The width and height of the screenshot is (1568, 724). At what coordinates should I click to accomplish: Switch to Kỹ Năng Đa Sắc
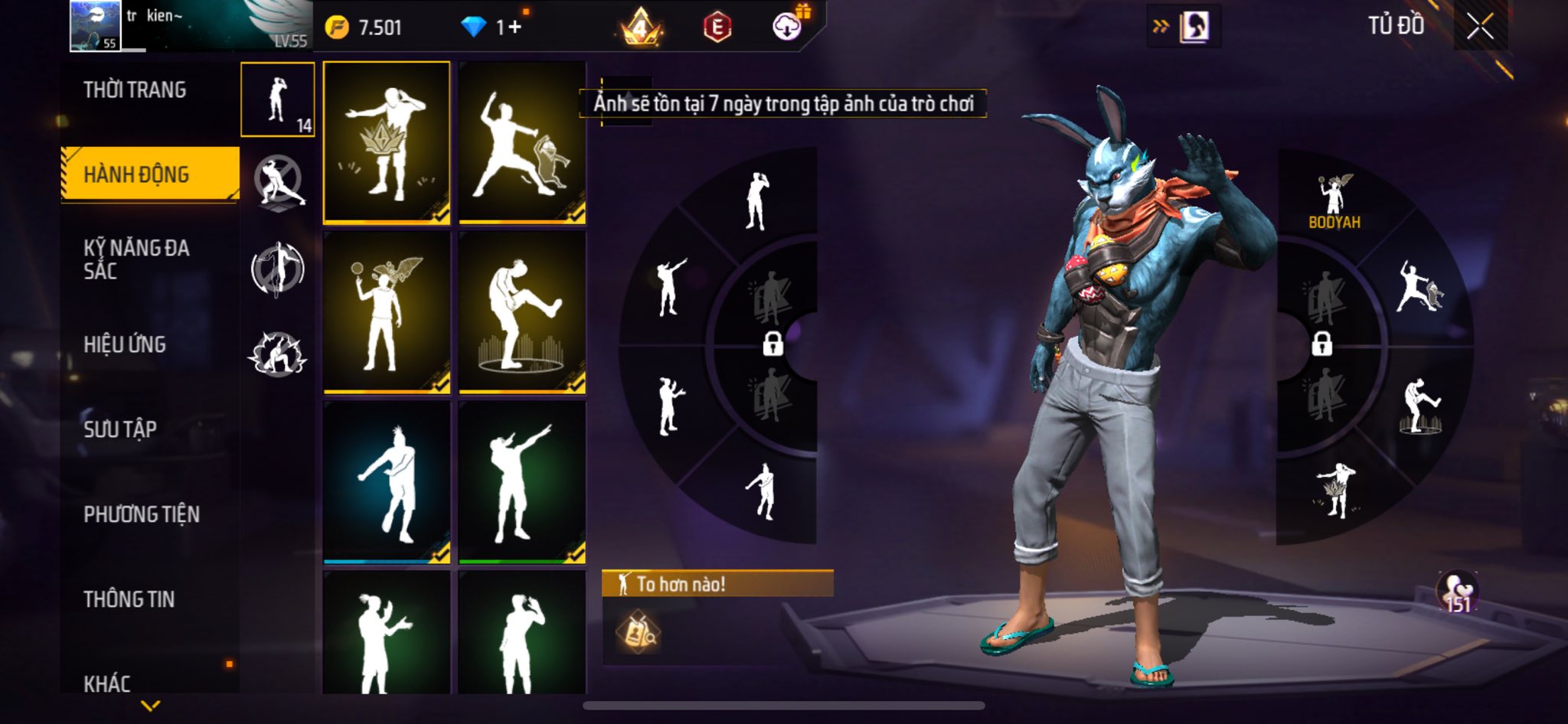pyautogui.click(x=136, y=259)
